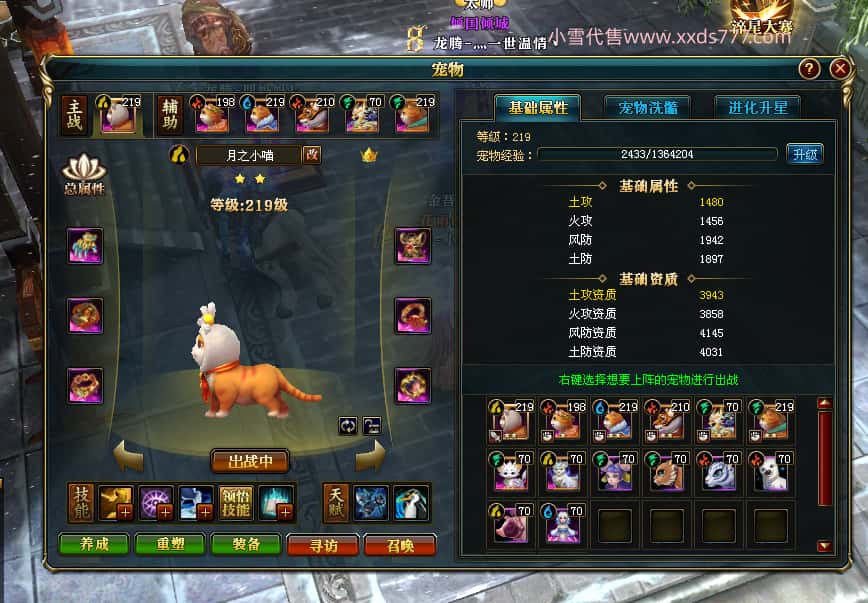Click the red 召唤 summon button
The image size is (868, 603).
(400, 544)
